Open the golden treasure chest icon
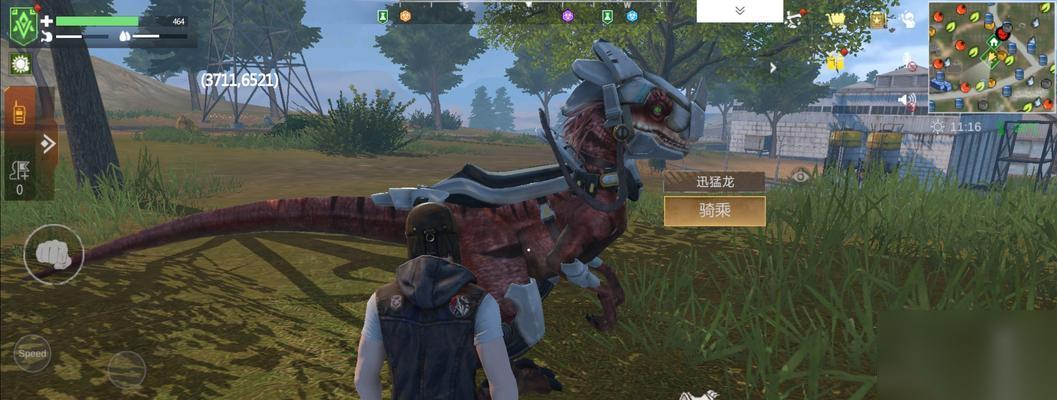Image resolution: width=1057 pixels, height=400 pixels. 877,19
